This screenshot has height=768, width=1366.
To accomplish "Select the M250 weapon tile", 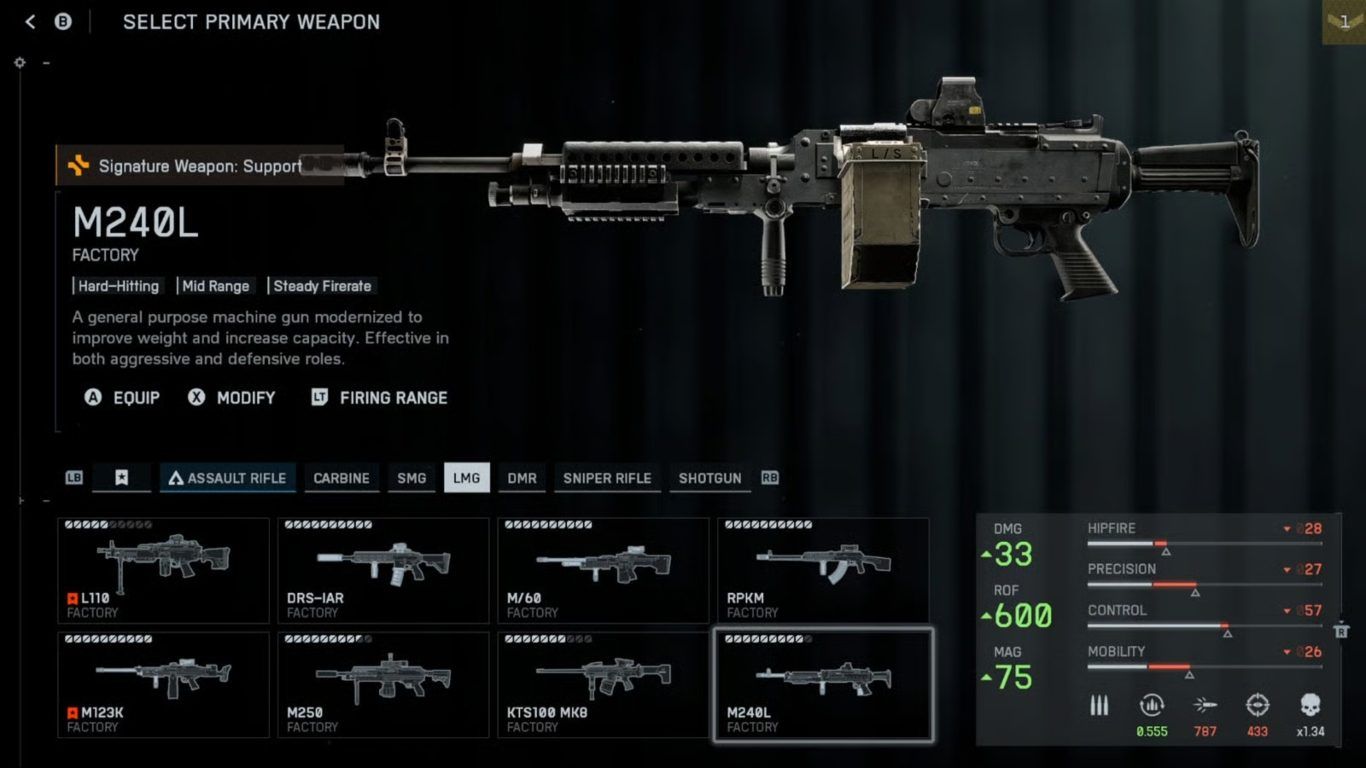I will (383, 685).
